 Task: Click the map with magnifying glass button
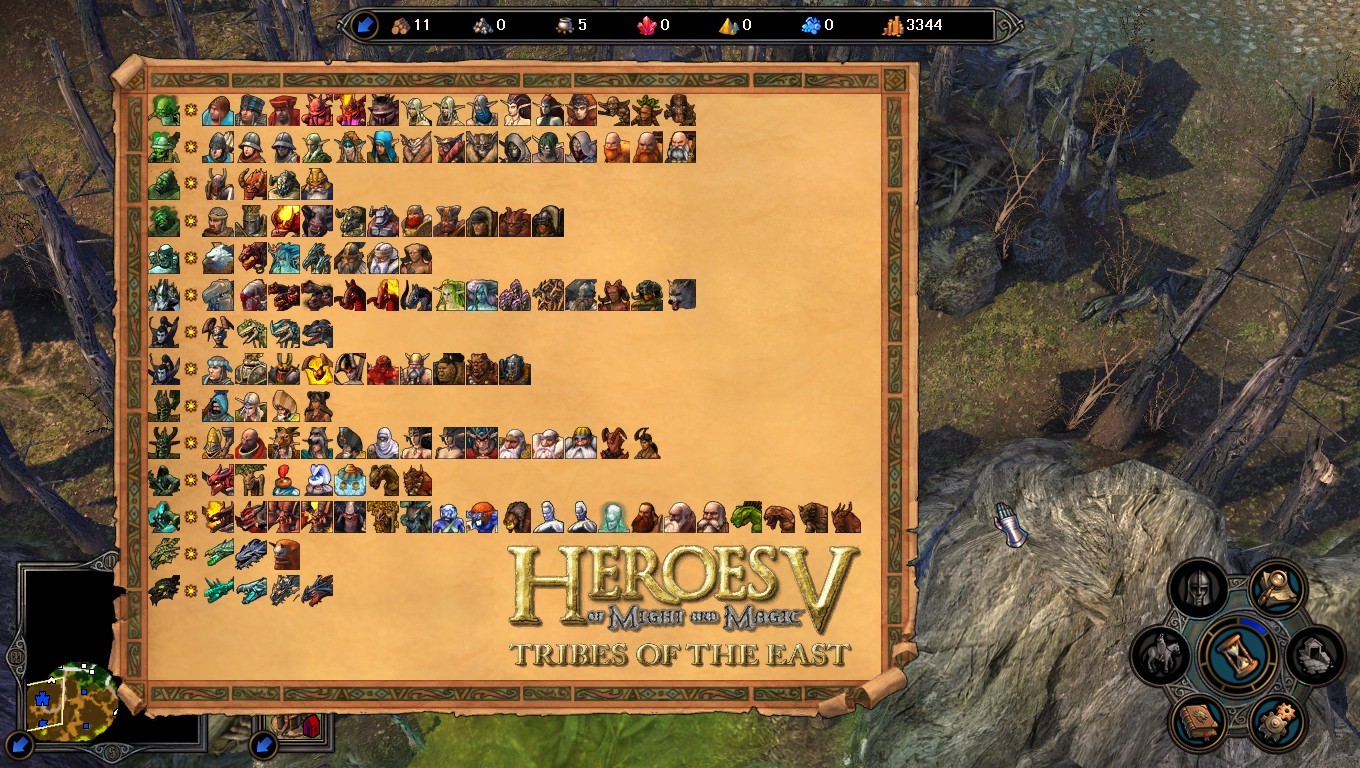point(1277,590)
